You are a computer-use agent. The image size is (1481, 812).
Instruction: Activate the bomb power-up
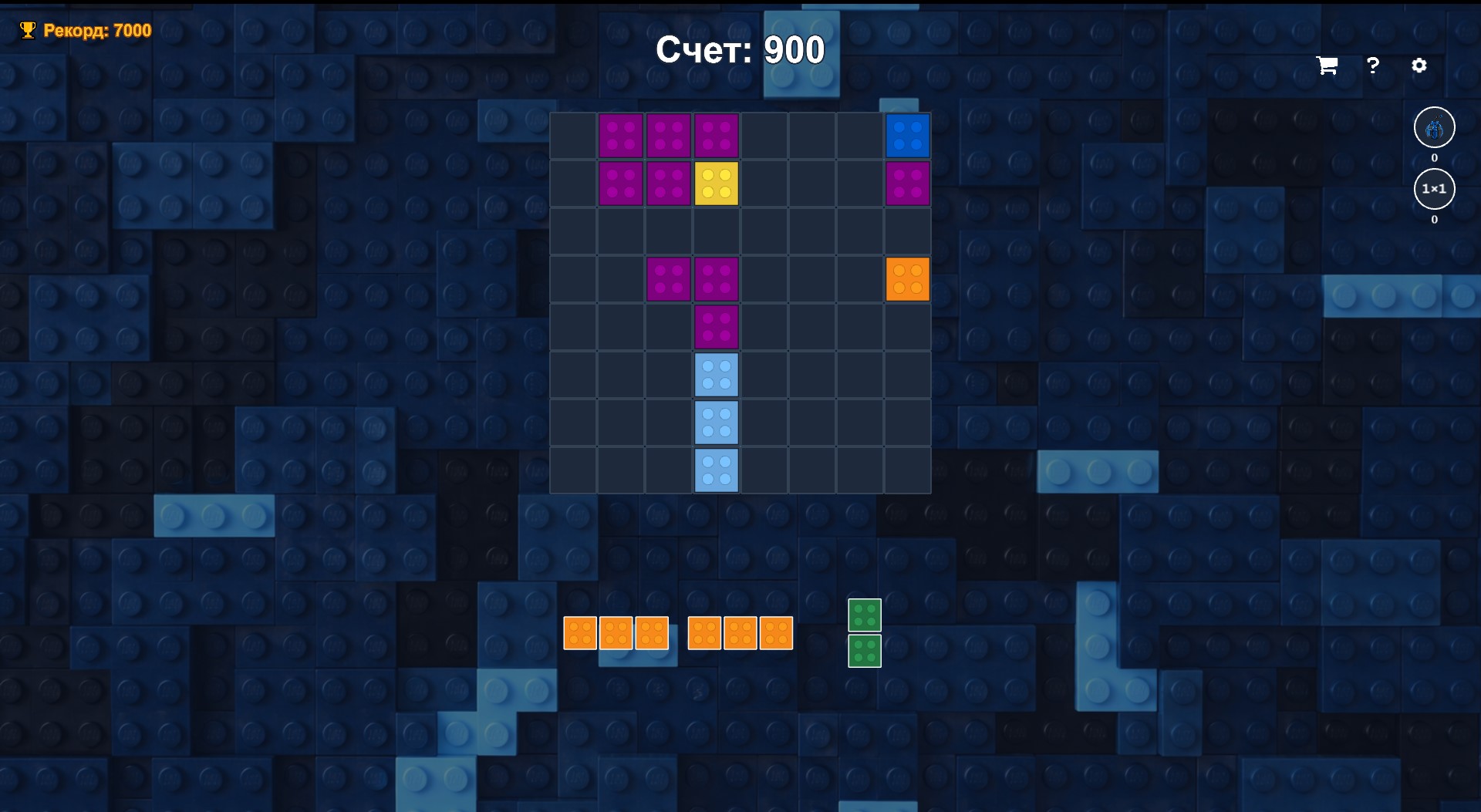tap(1433, 127)
